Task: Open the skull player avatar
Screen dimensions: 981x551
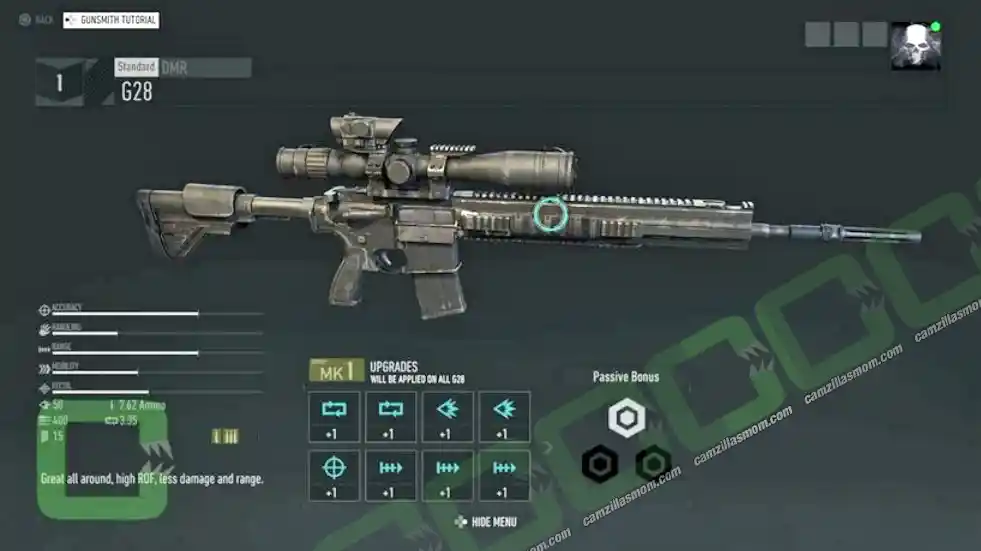Action: [x=915, y=46]
